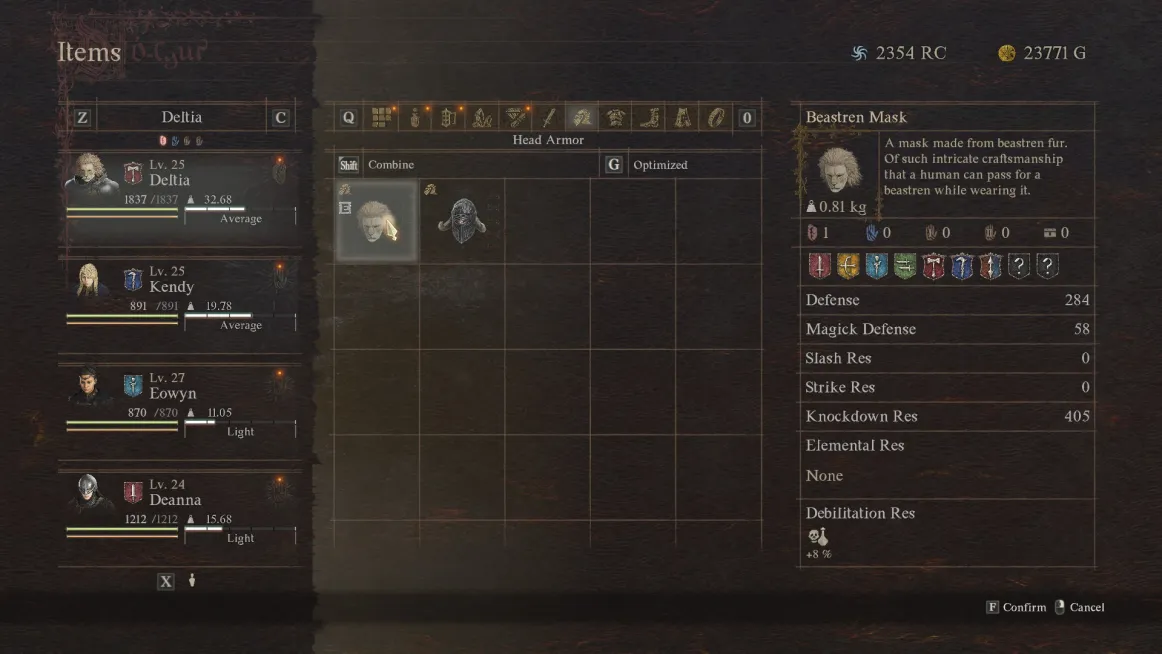
Task: Open the curatives potion tab
Action: tap(415, 118)
